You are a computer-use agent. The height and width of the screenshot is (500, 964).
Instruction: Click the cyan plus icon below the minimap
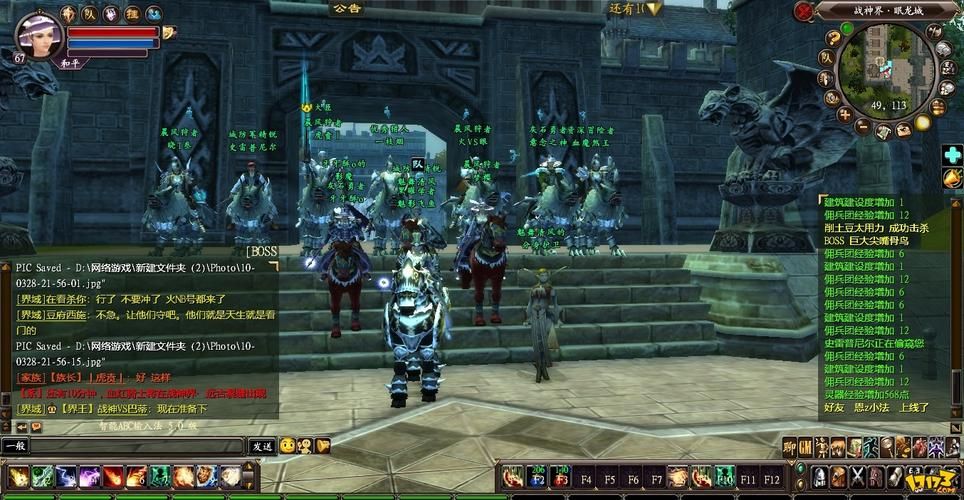952,155
